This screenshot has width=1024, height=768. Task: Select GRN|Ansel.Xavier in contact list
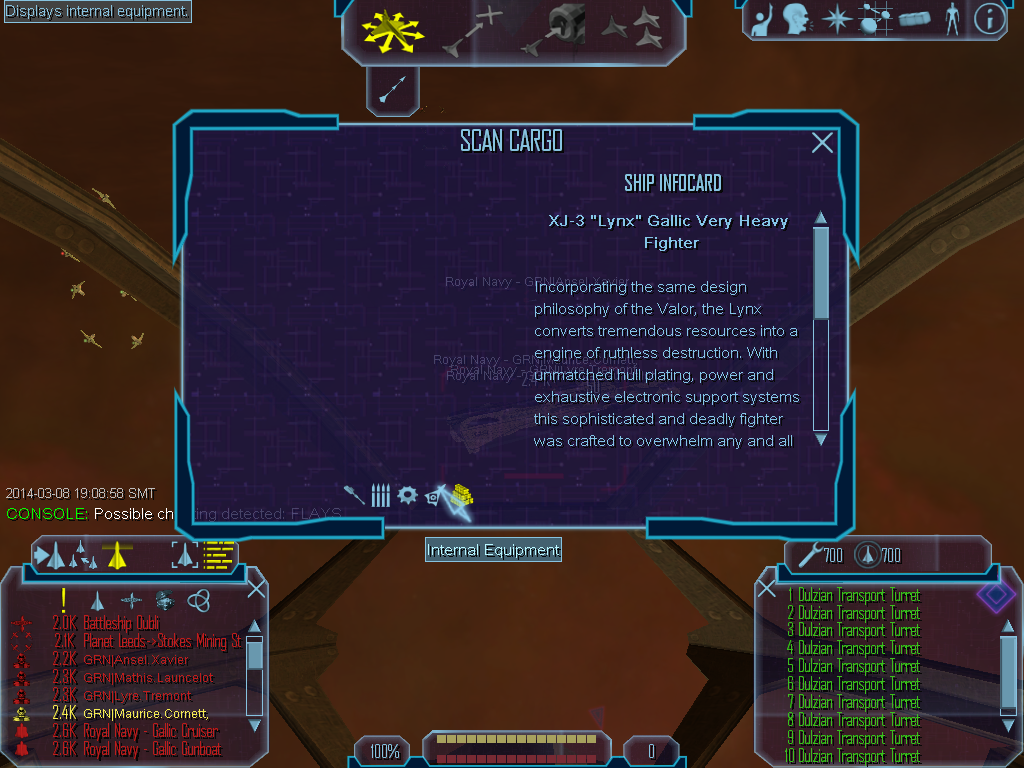(137, 660)
